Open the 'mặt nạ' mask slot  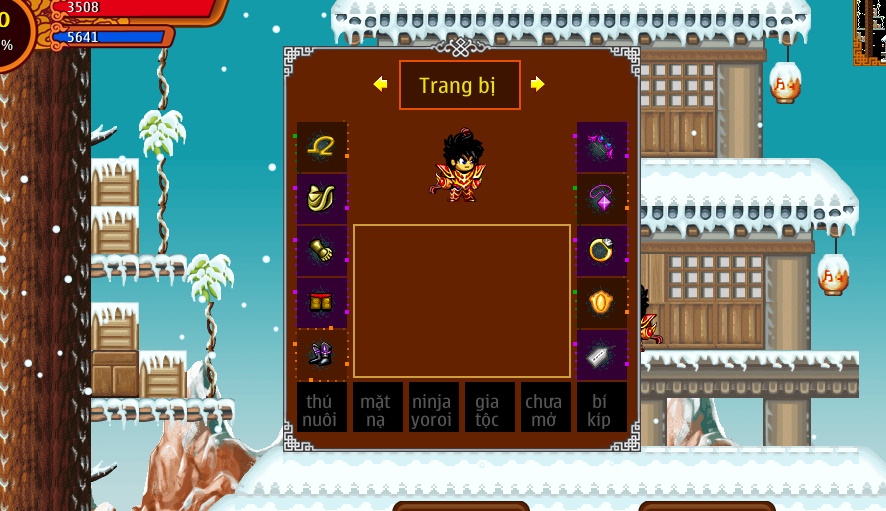[378, 408]
